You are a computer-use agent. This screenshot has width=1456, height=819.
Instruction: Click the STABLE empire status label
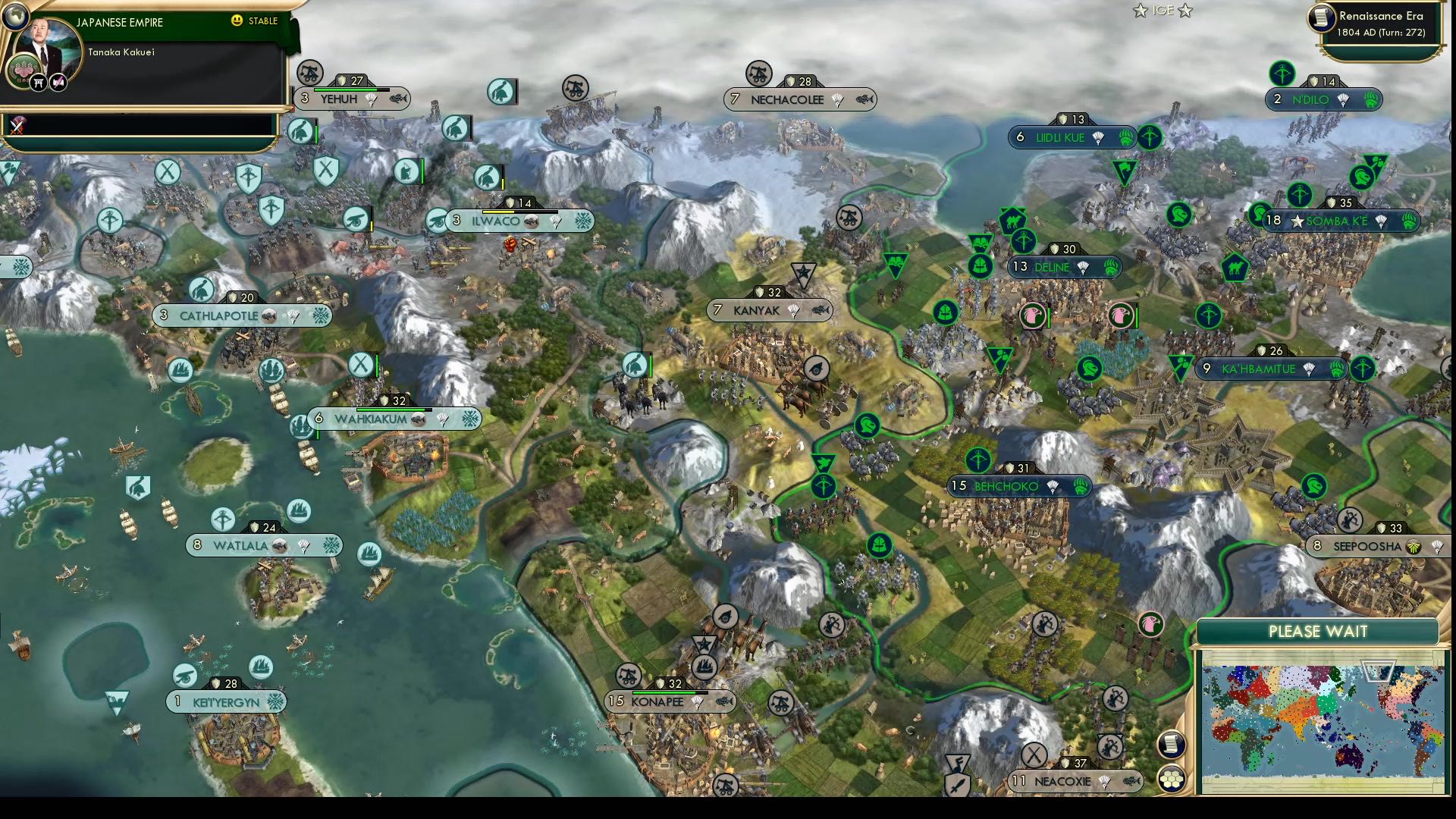tap(263, 22)
